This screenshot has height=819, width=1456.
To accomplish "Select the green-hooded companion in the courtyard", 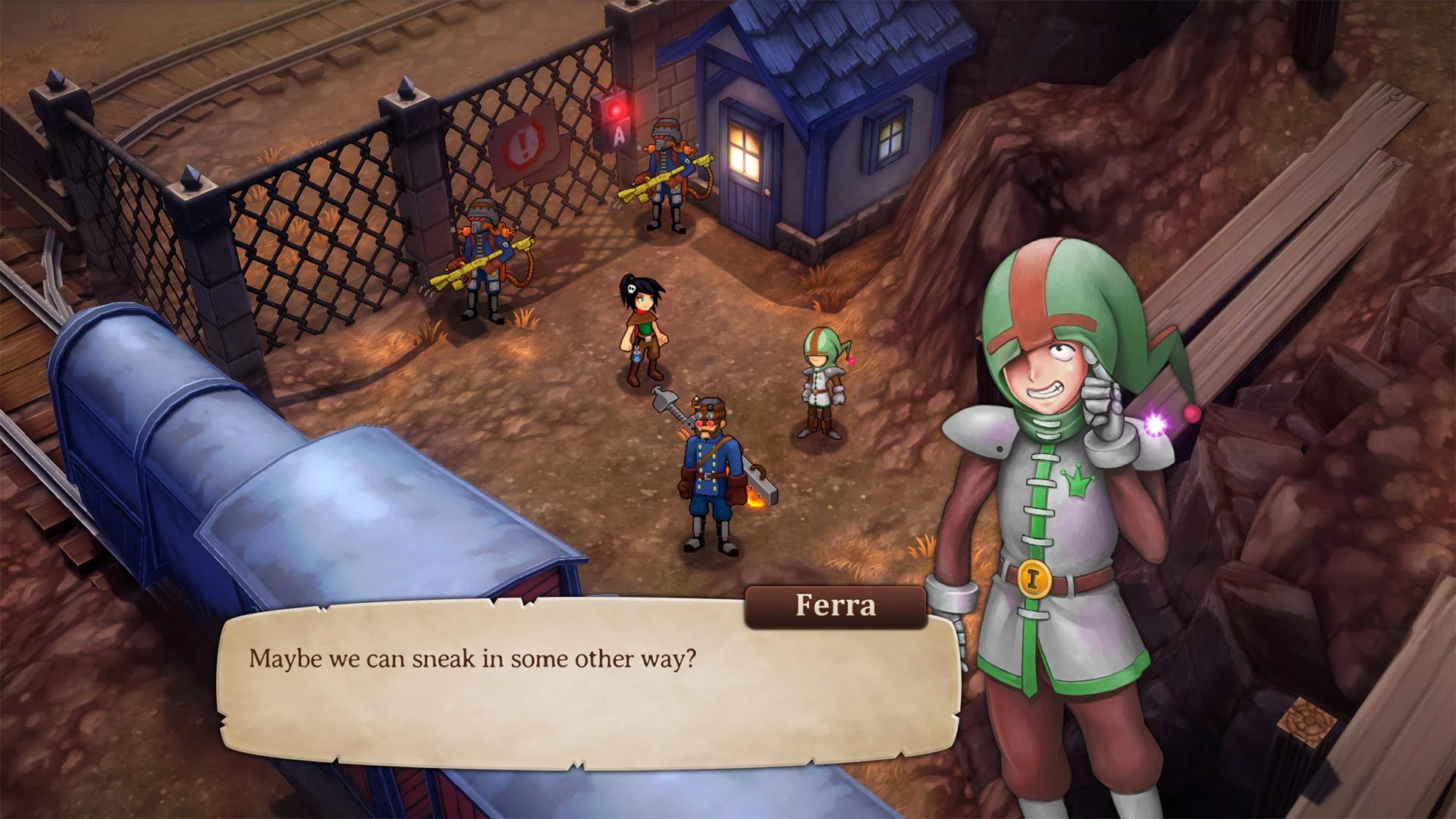I will coord(821,379).
